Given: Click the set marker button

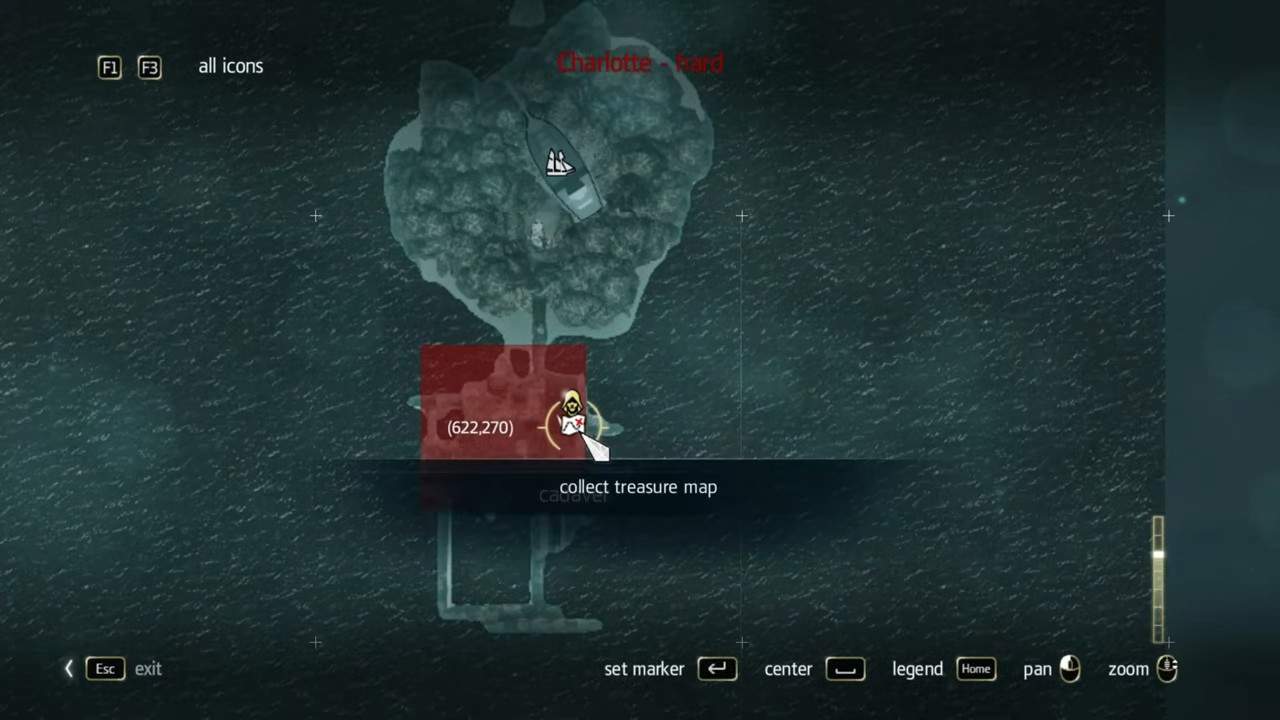Looking at the screenshot, I should pyautogui.click(x=644, y=669).
